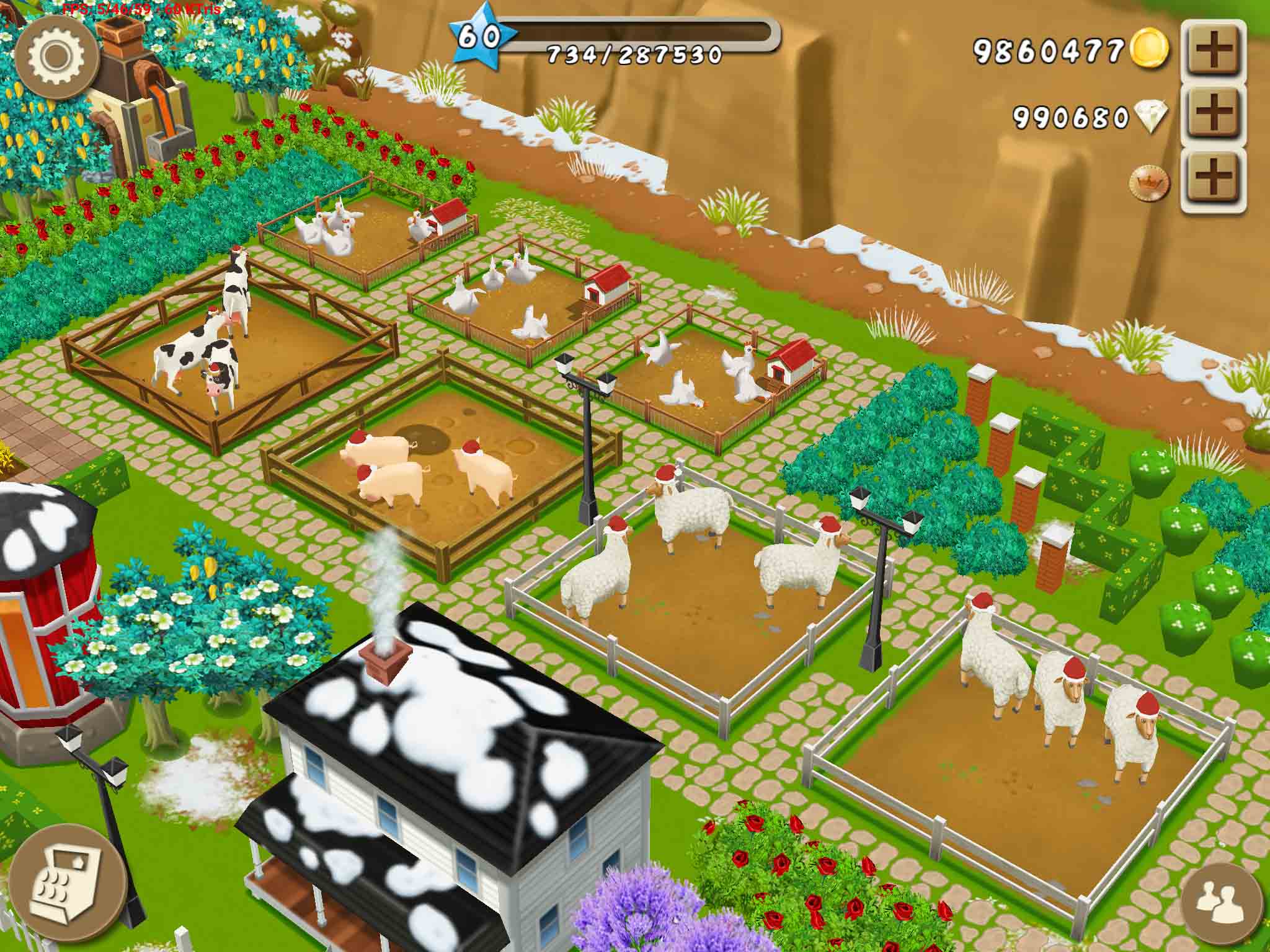1270x952 pixels.
Task: Open the friends list button
Action: click(1220, 907)
